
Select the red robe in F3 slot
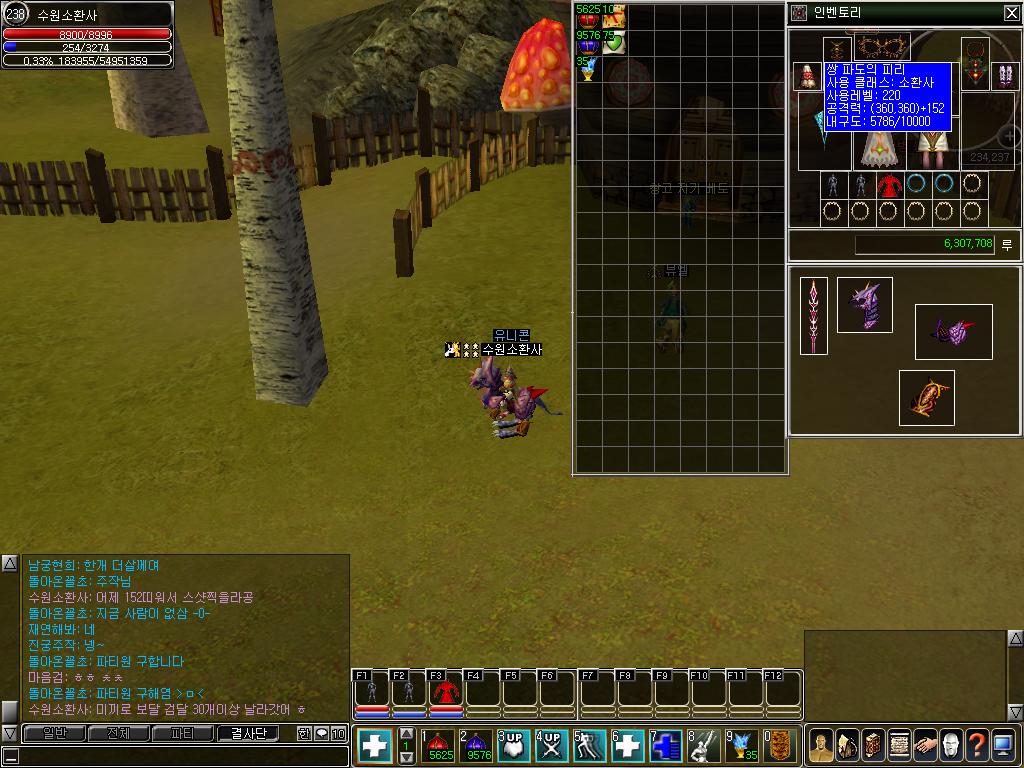click(x=446, y=691)
